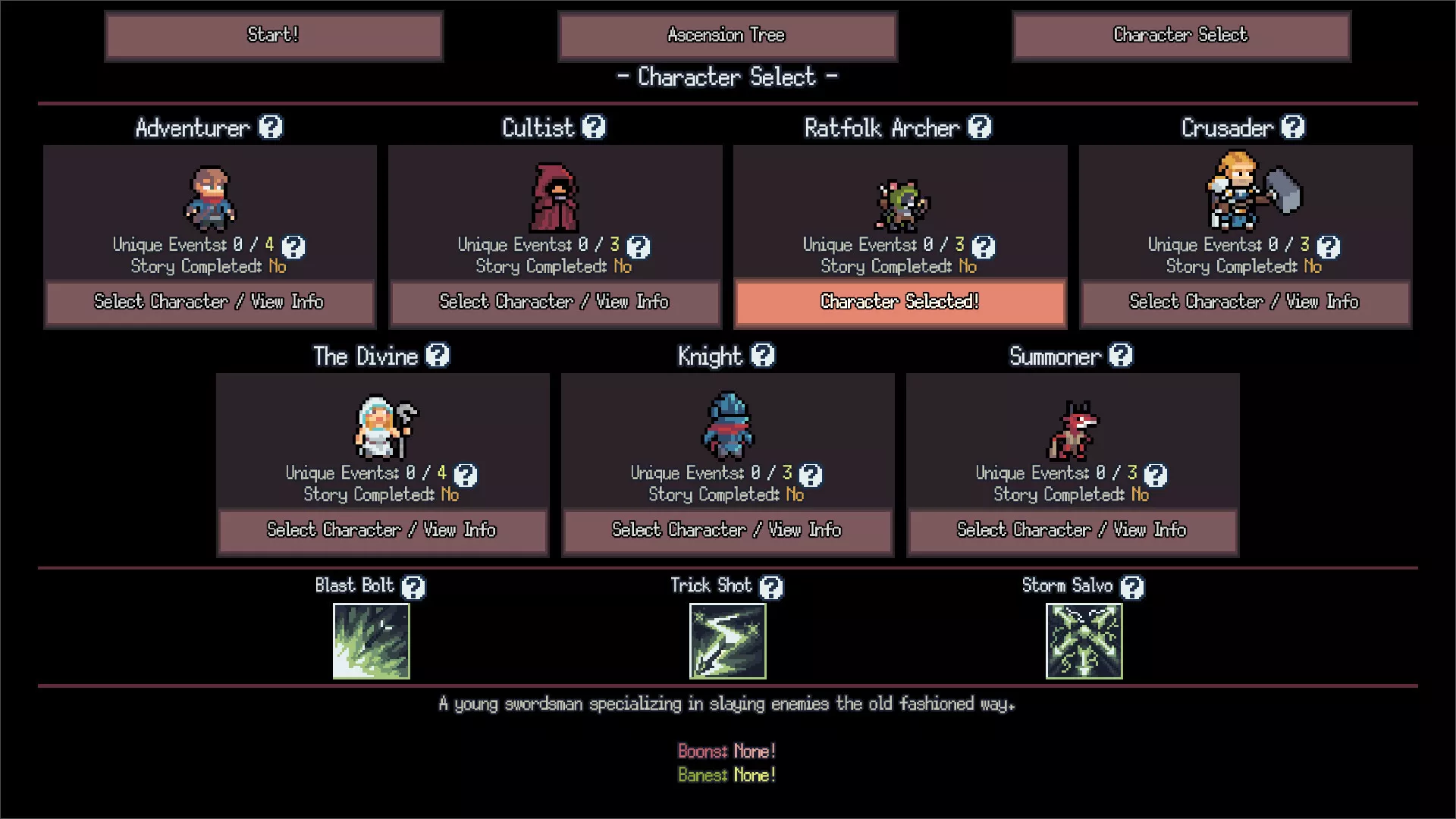Switch to the Character Select tab
Viewport: 1456px width, 819px height.
(1181, 36)
